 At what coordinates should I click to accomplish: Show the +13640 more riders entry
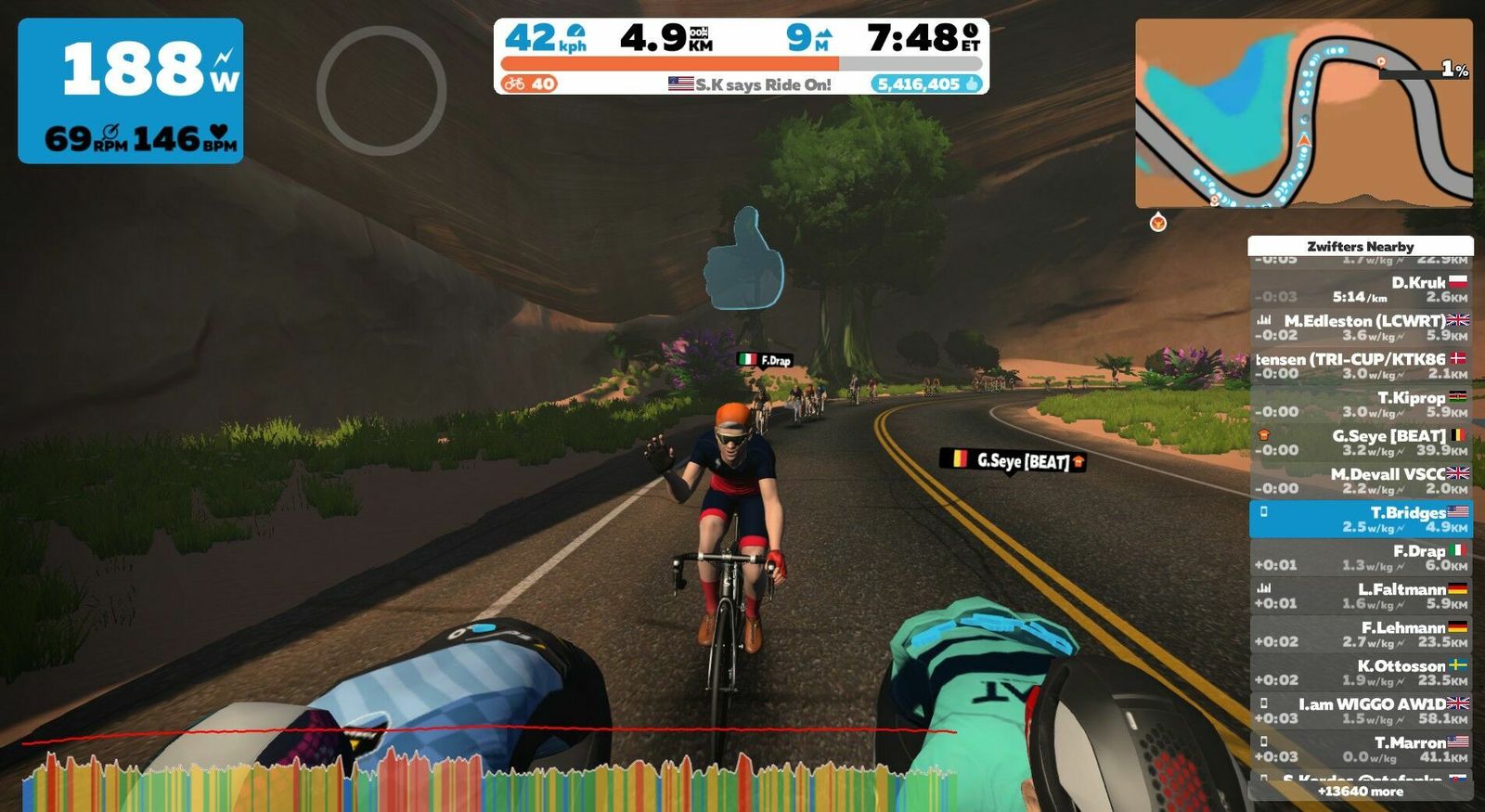tap(1361, 792)
